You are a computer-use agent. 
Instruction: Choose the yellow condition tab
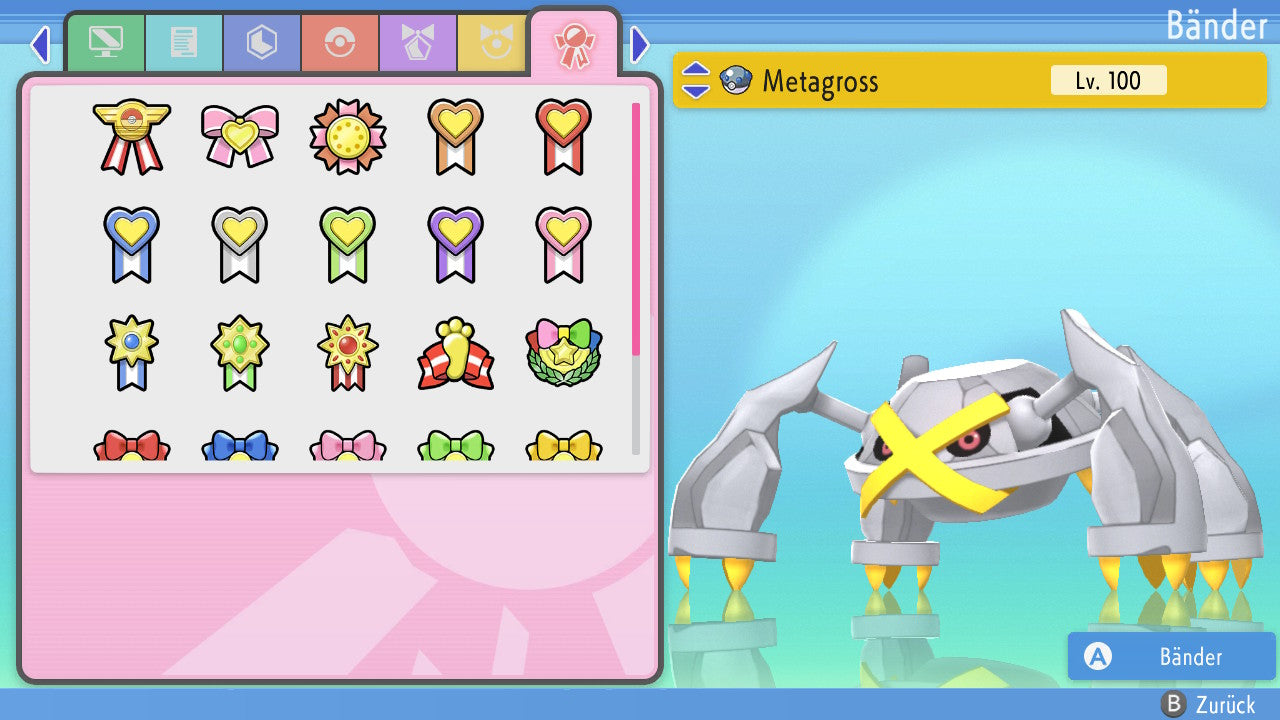click(492, 42)
